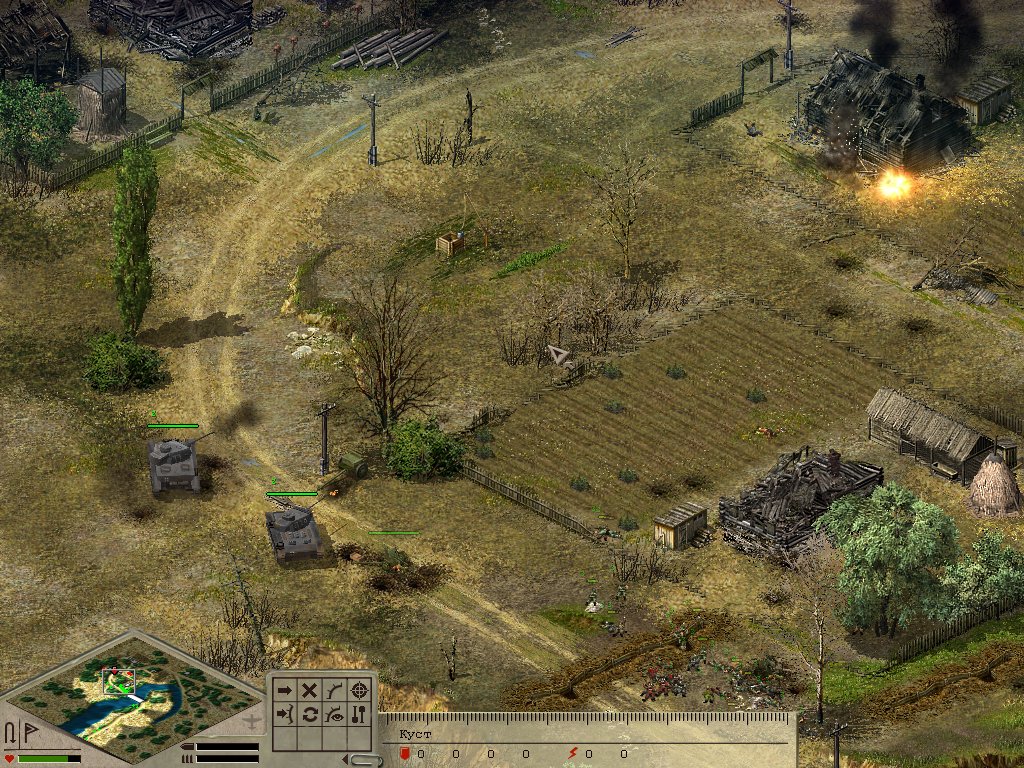Viewport: 1024px width, 768px height.
Task: Click the flag icon beside the minimap
Action: 30,733
